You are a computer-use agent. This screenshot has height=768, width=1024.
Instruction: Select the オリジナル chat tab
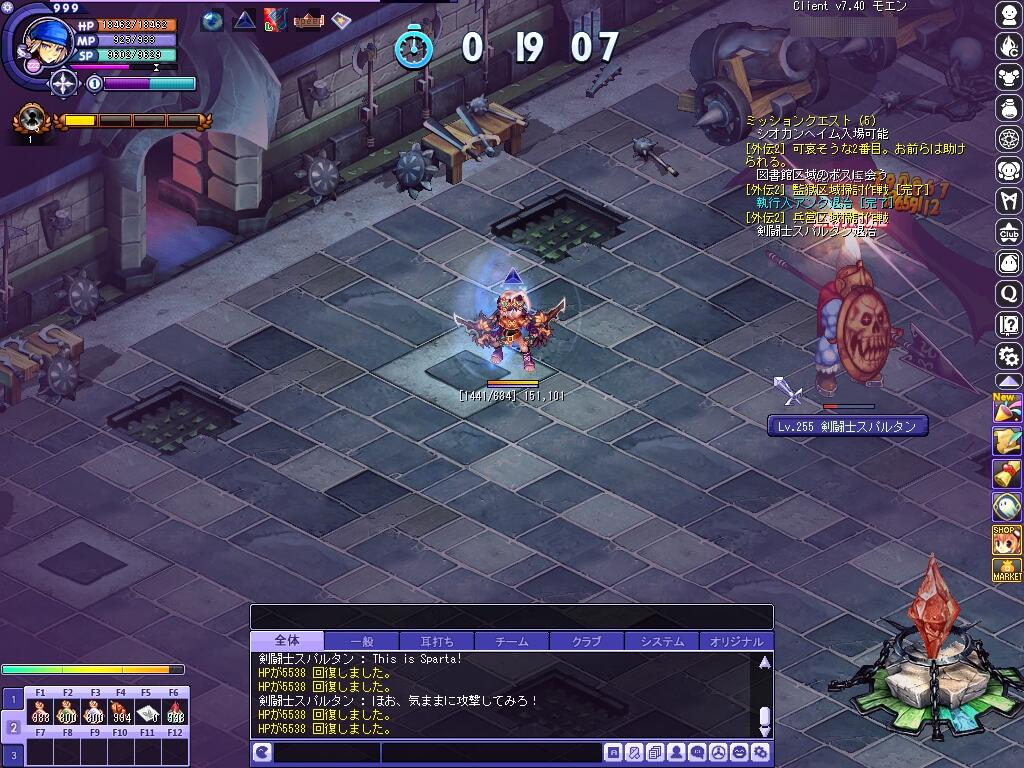click(x=736, y=641)
